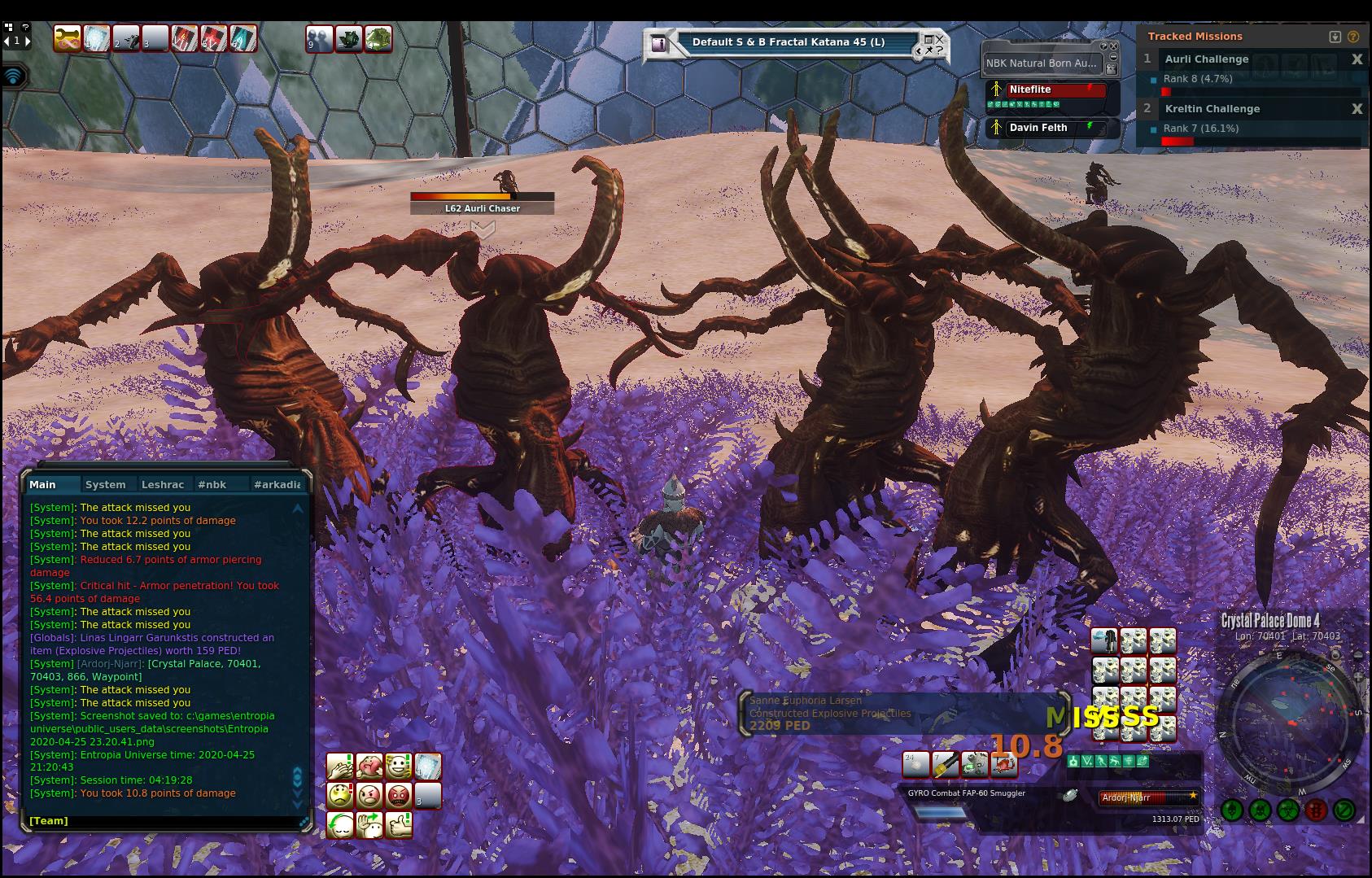The width and height of the screenshot is (1372, 878).
Task: Open the radar minimap
Action: tap(1290, 722)
